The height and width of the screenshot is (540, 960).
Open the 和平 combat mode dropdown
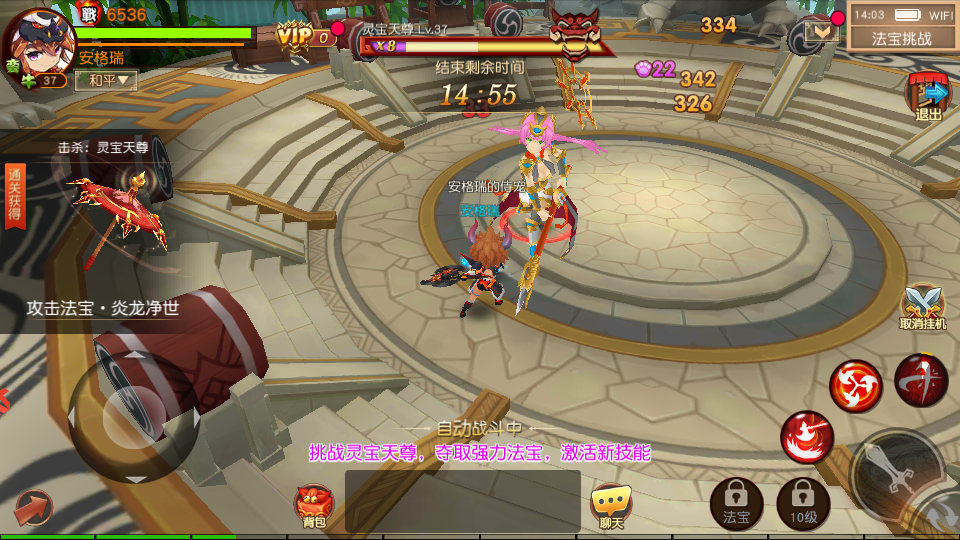pos(106,80)
